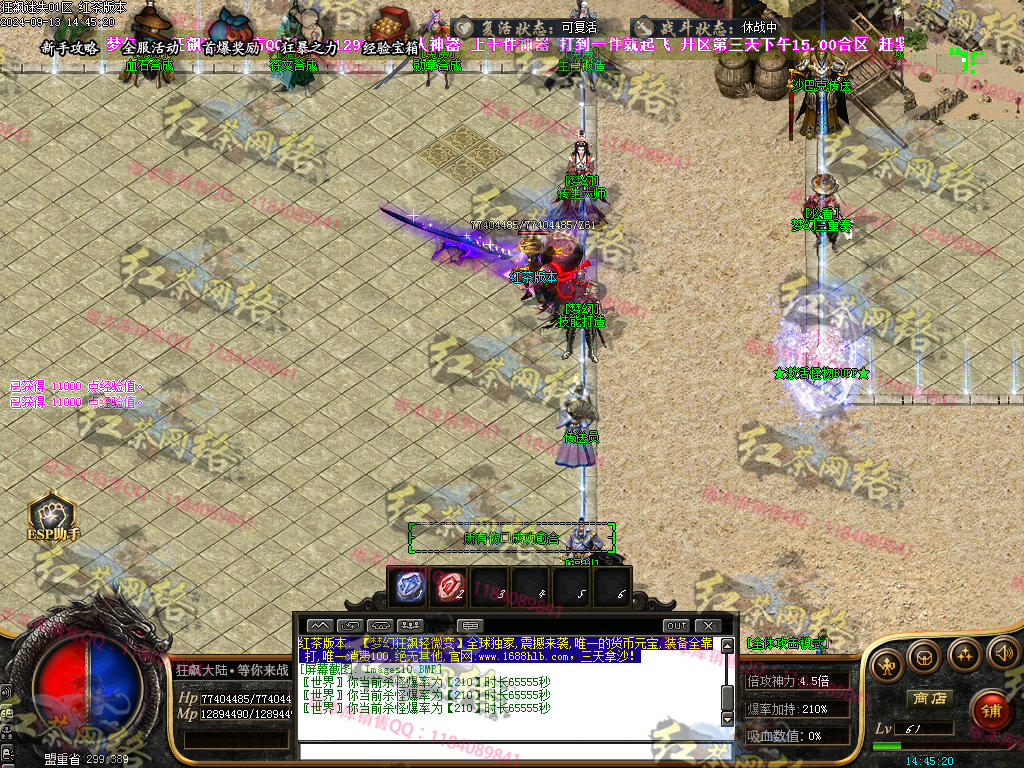Click the chat scrollbar's down arrow

(x=728, y=719)
